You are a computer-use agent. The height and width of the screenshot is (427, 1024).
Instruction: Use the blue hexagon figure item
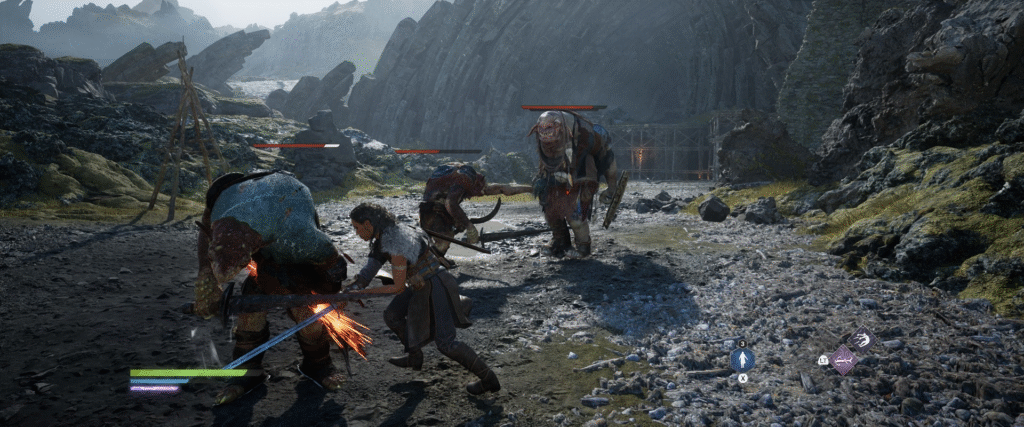[x=742, y=360]
